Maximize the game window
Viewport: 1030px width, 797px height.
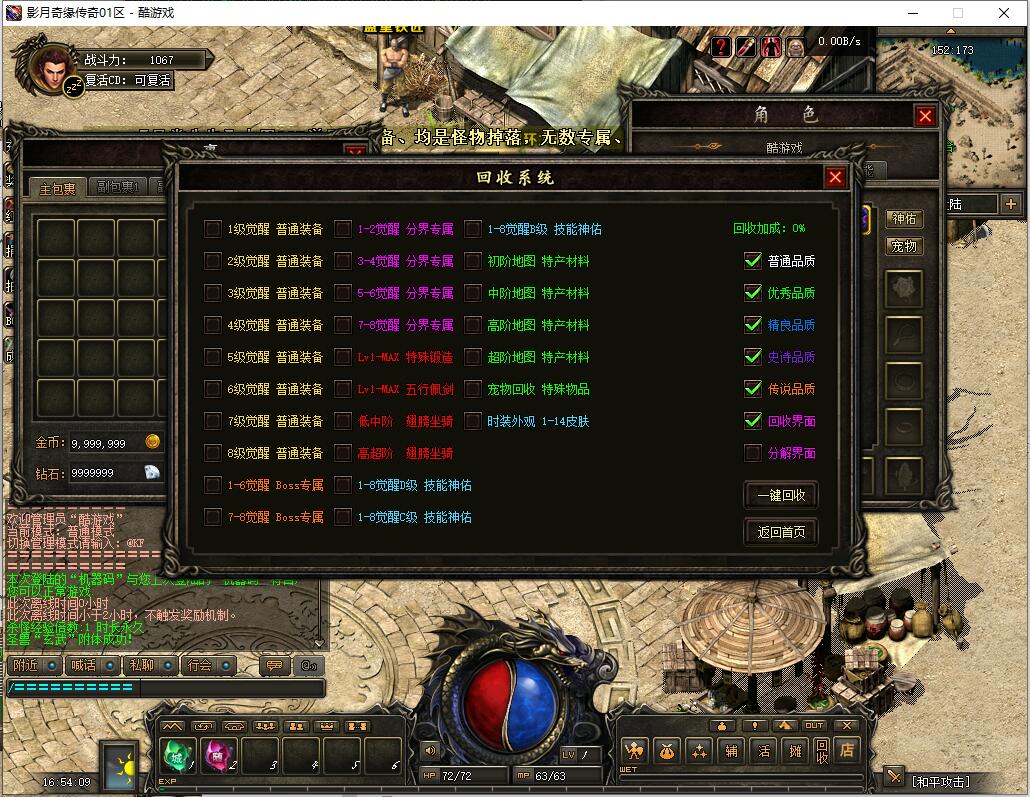click(957, 13)
